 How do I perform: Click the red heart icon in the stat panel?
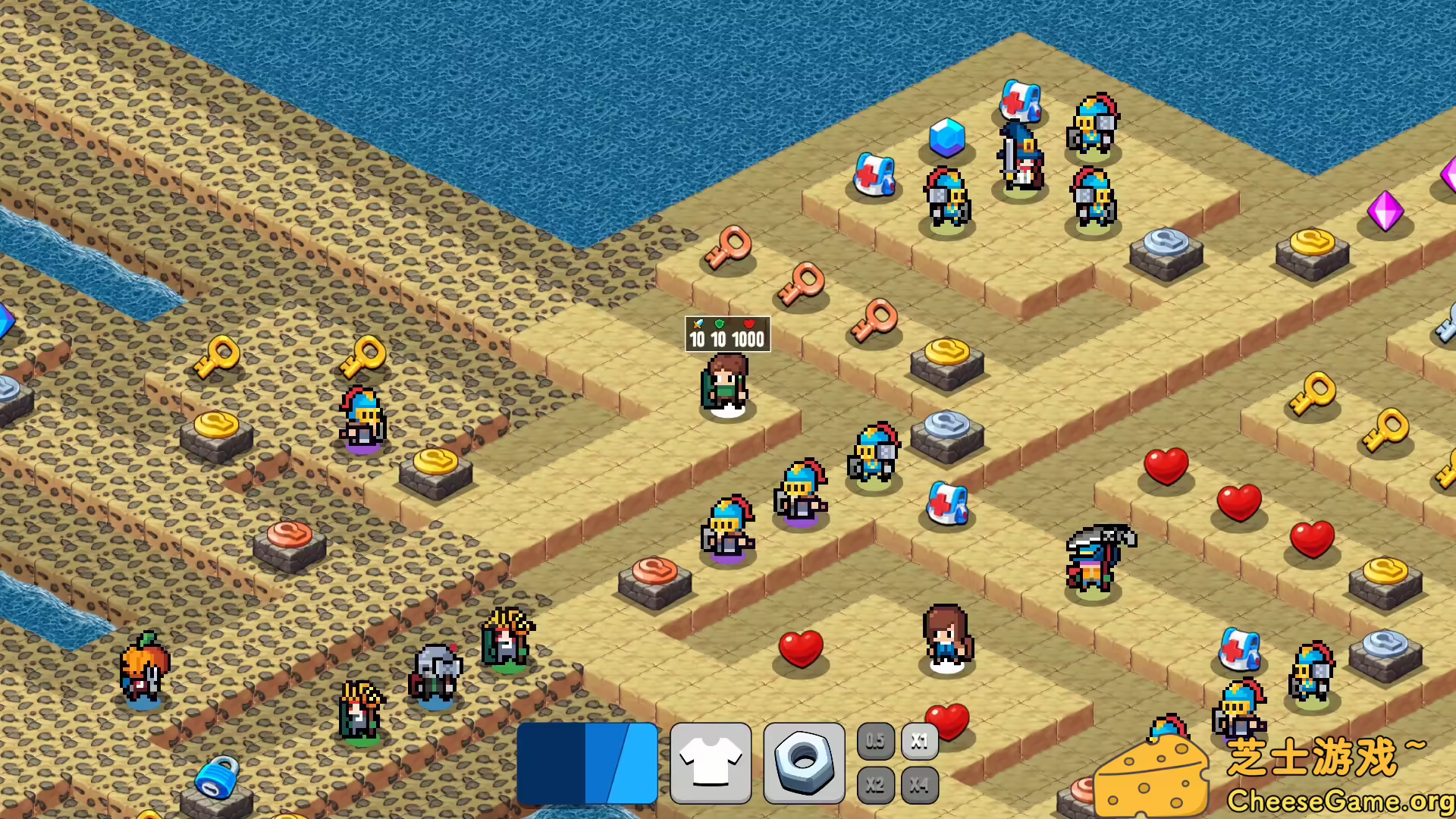coord(748,322)
